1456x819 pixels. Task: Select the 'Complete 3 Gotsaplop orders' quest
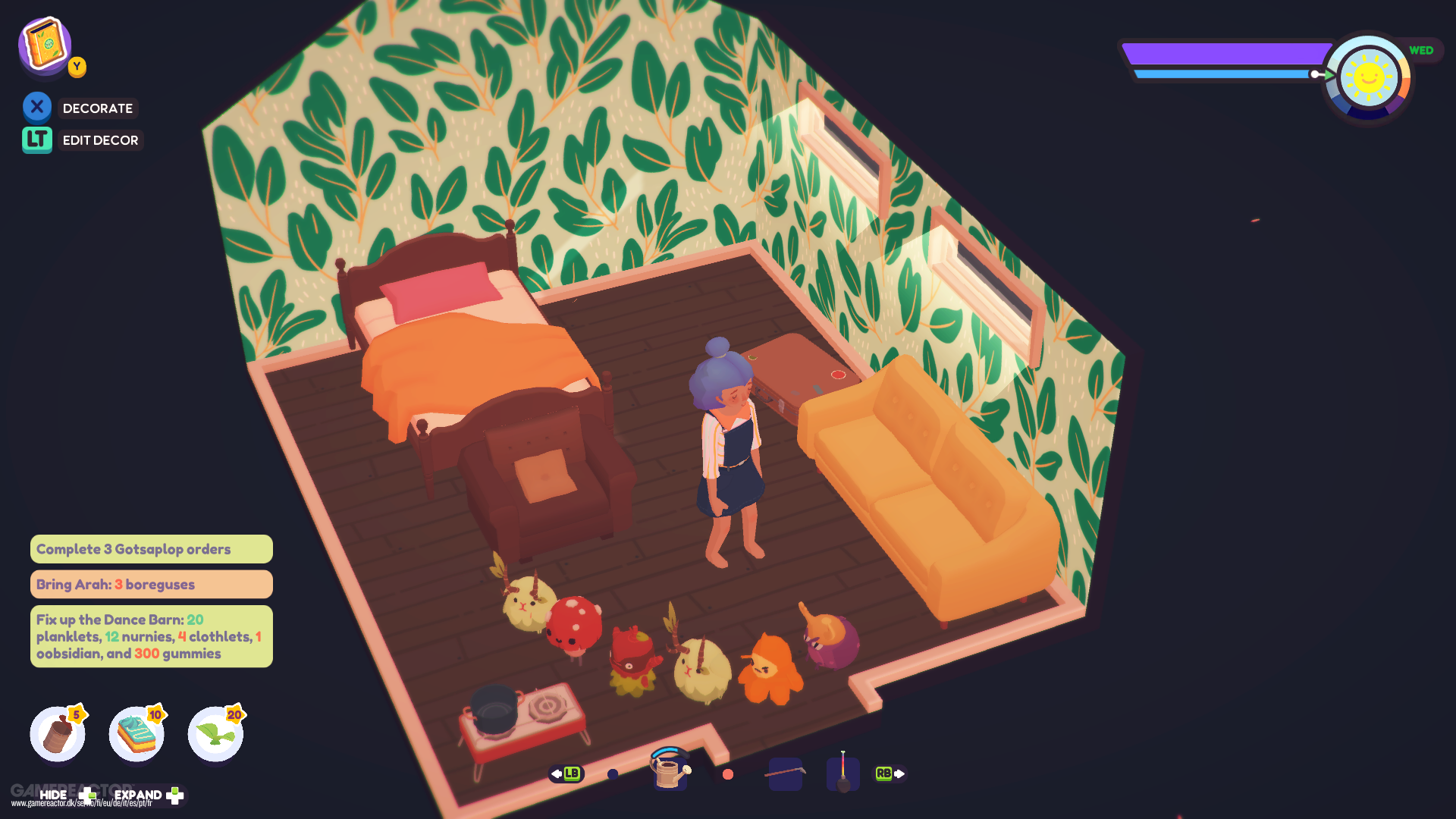151,548
